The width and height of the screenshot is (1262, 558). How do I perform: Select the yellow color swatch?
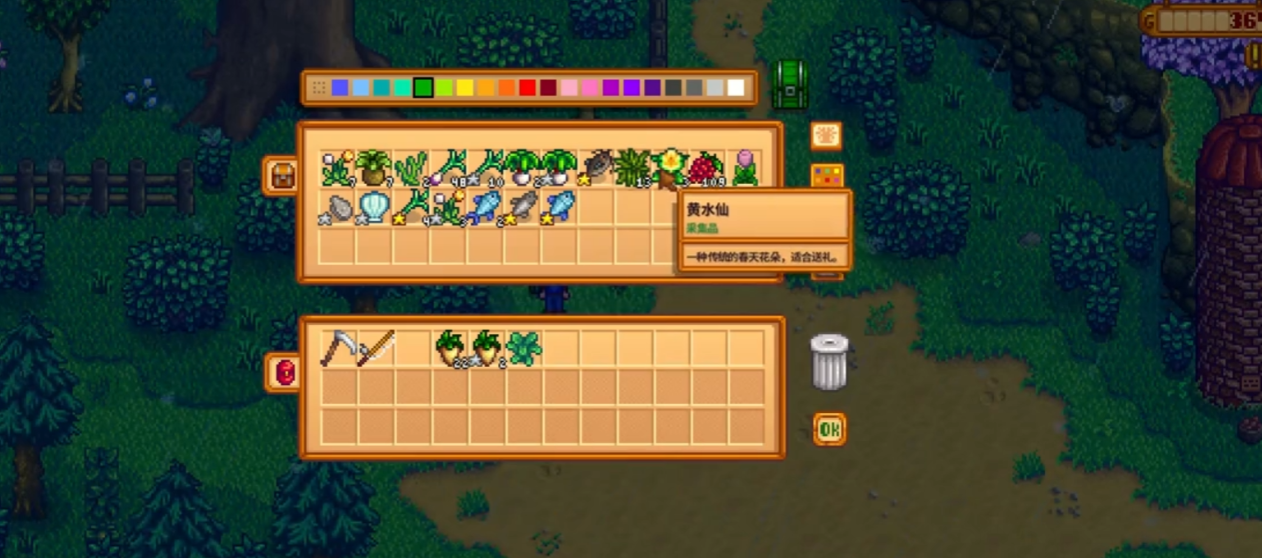[x=465, y=88]
